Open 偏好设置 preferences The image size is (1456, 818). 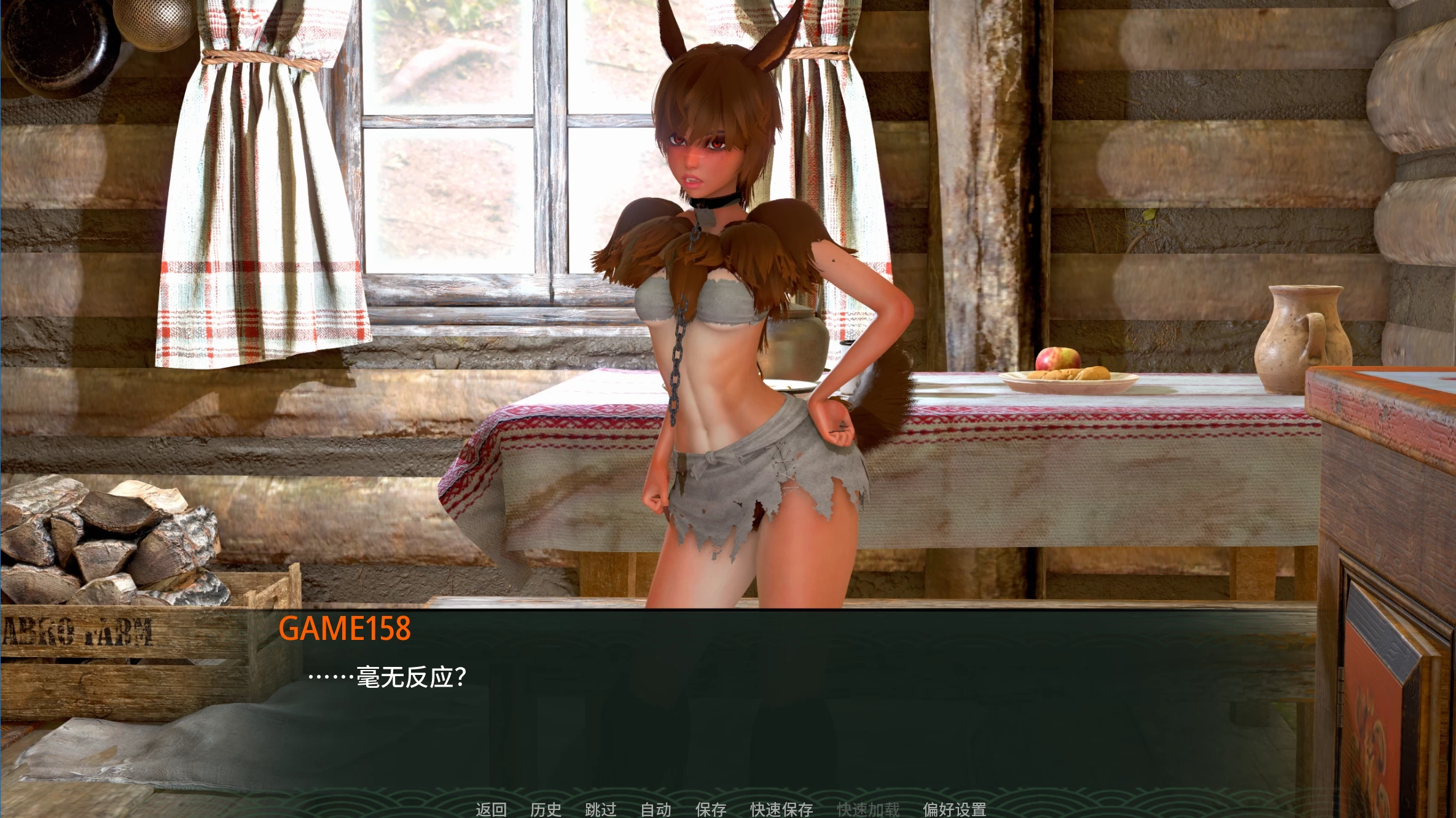click(955, 809)
